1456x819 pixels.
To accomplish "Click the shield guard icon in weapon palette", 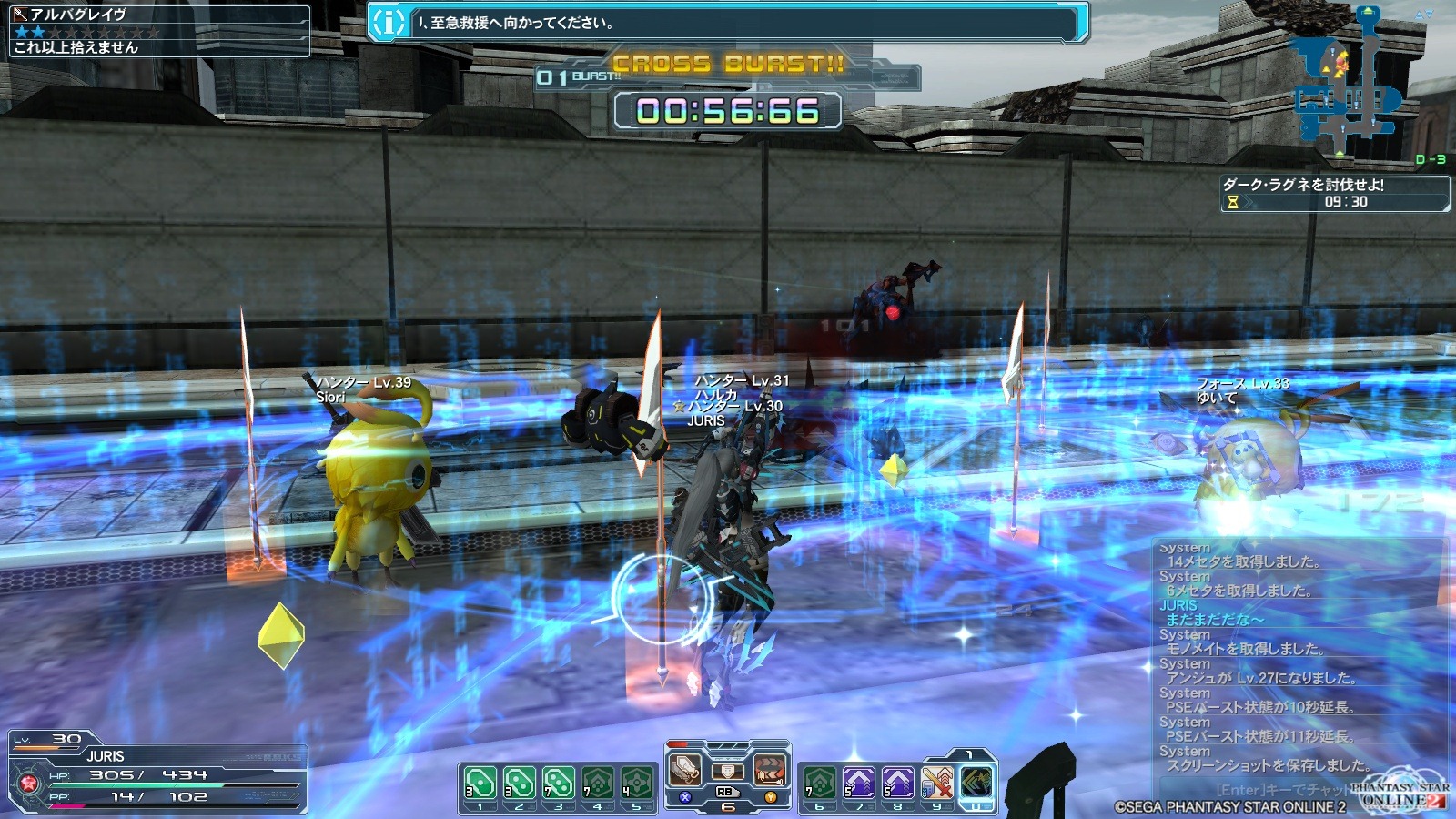I will (727, 772).
